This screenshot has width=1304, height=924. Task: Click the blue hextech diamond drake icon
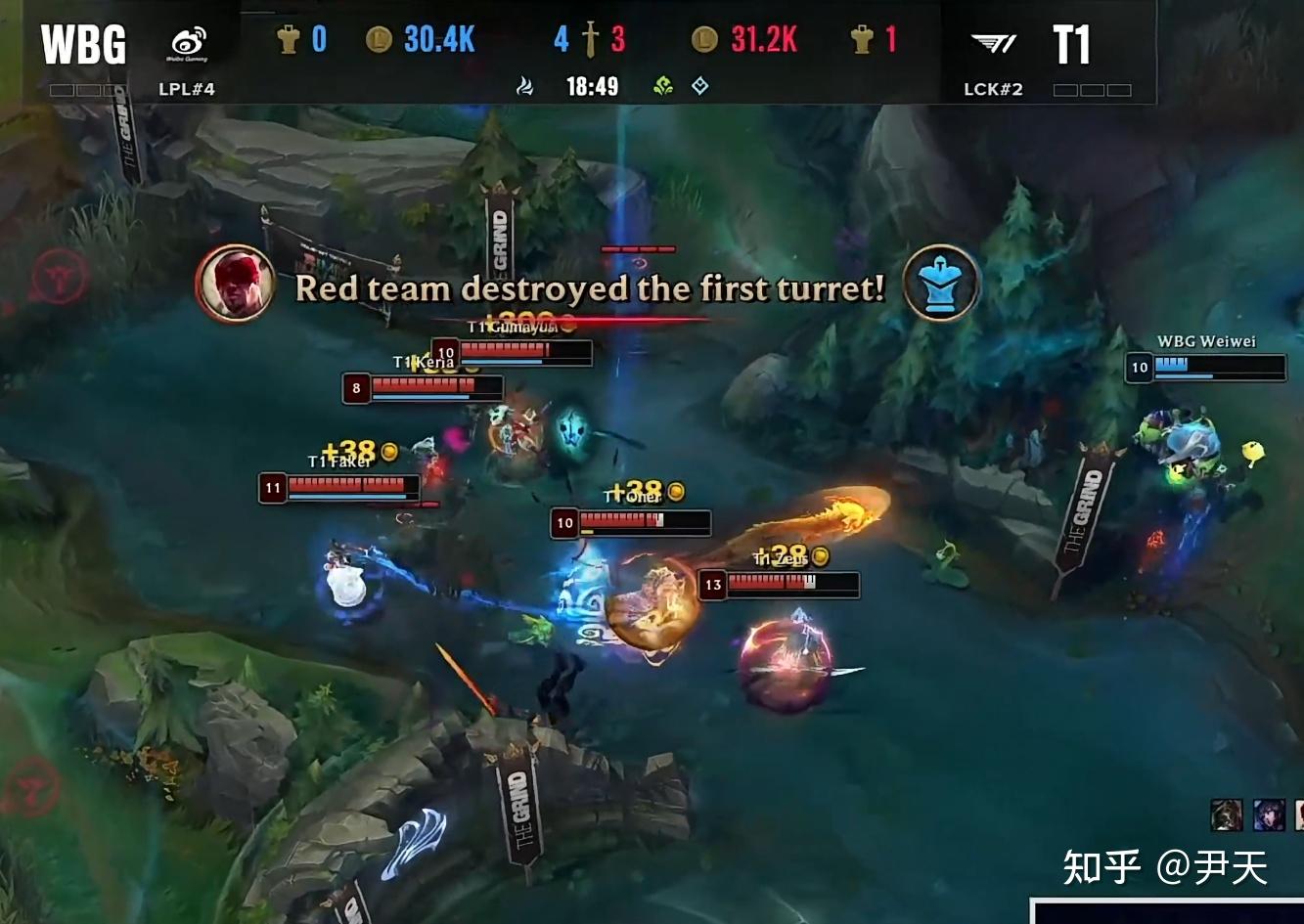coord(700,86)
